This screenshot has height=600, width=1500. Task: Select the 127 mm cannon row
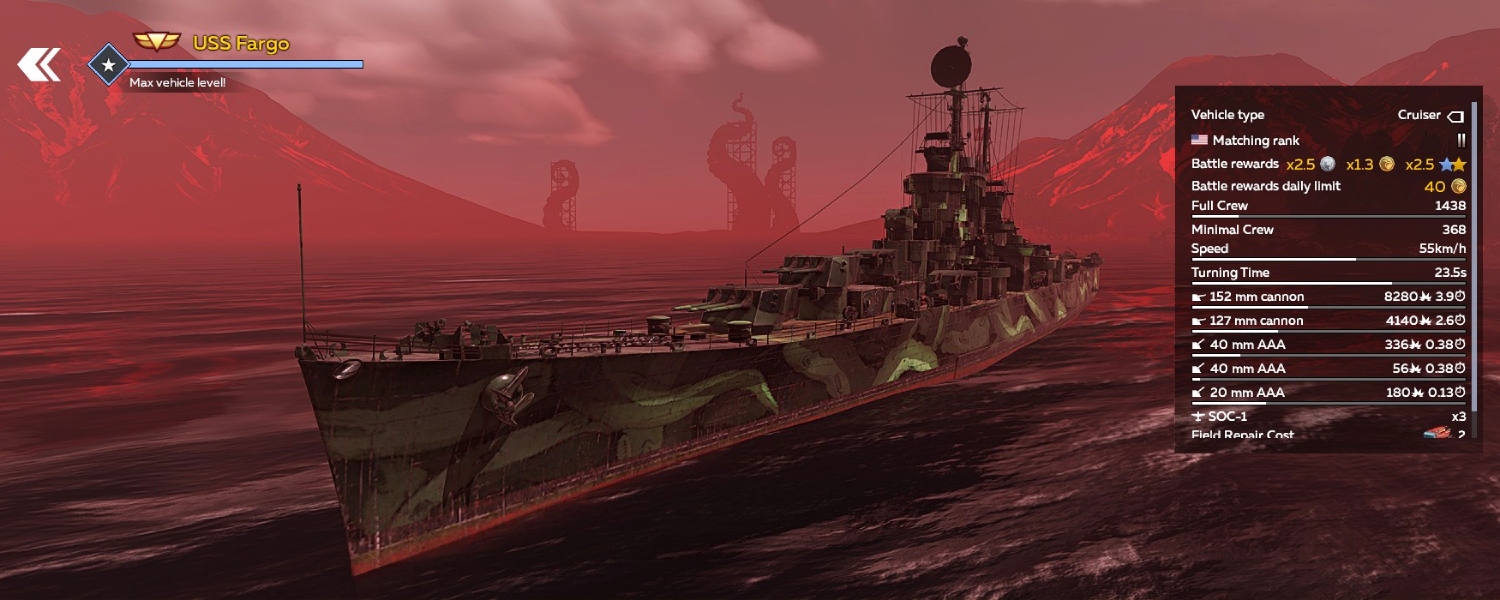coord(1328,321)
